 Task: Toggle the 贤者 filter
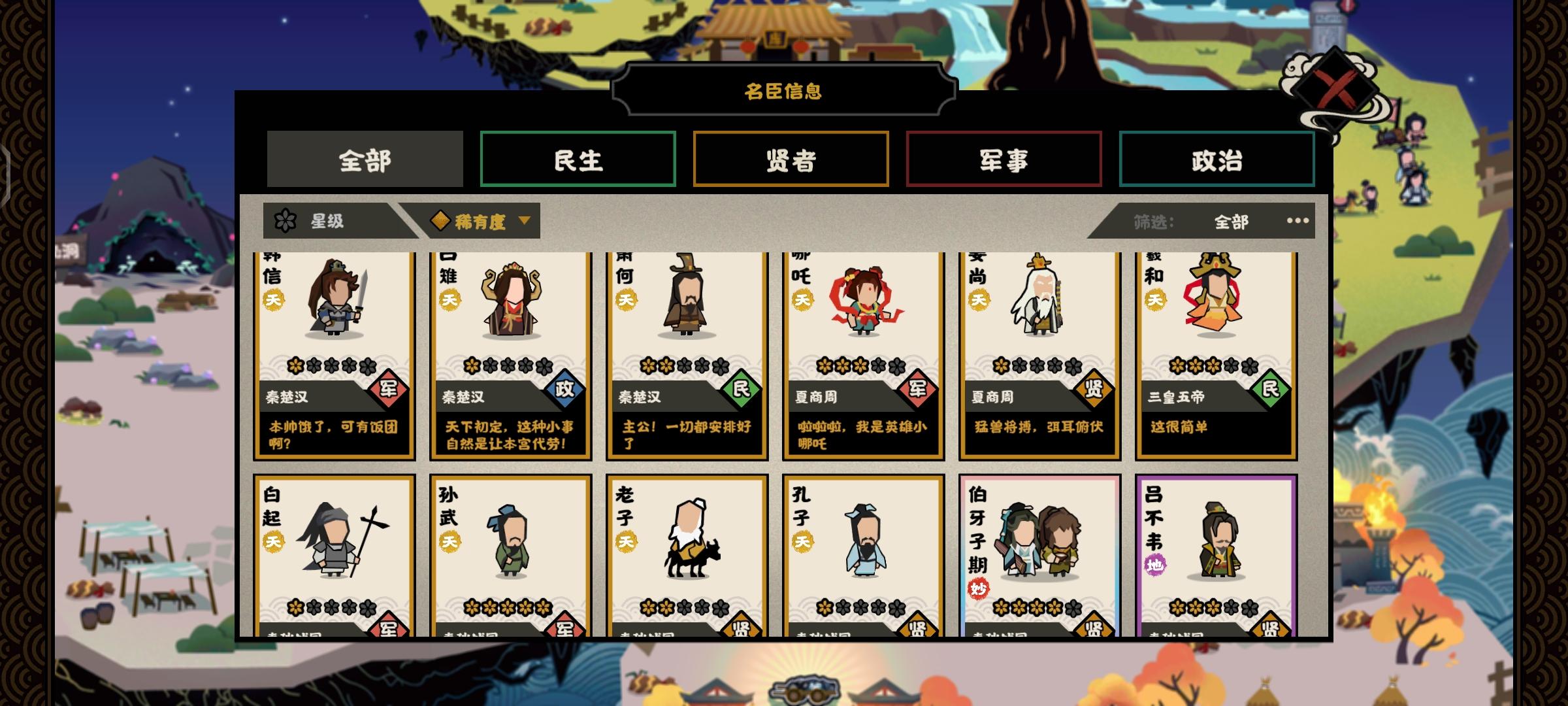pyautogui.click(x=791, y=159)
